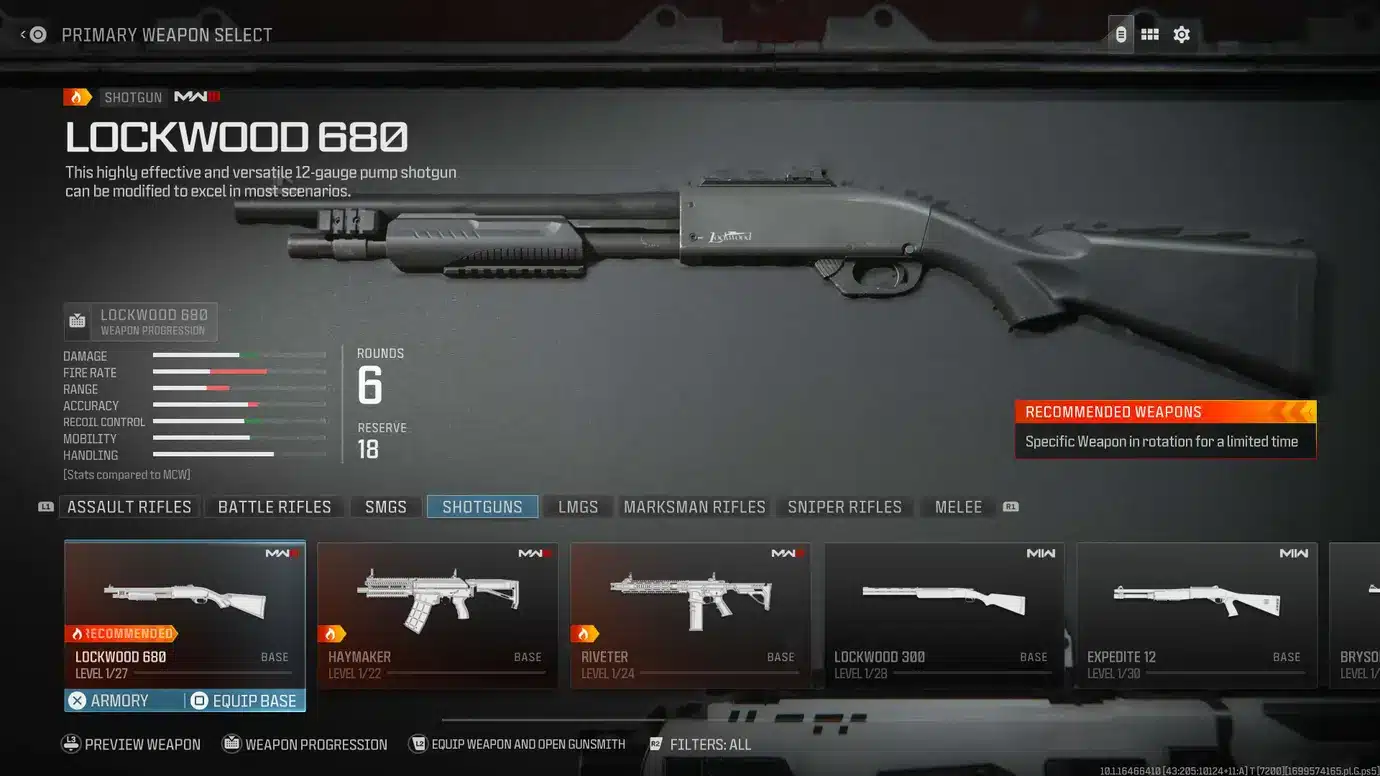Click the Lockwood 680 weapon progression camo icon
This screenshot has width=1380, height=776.
tap(78, 320)
